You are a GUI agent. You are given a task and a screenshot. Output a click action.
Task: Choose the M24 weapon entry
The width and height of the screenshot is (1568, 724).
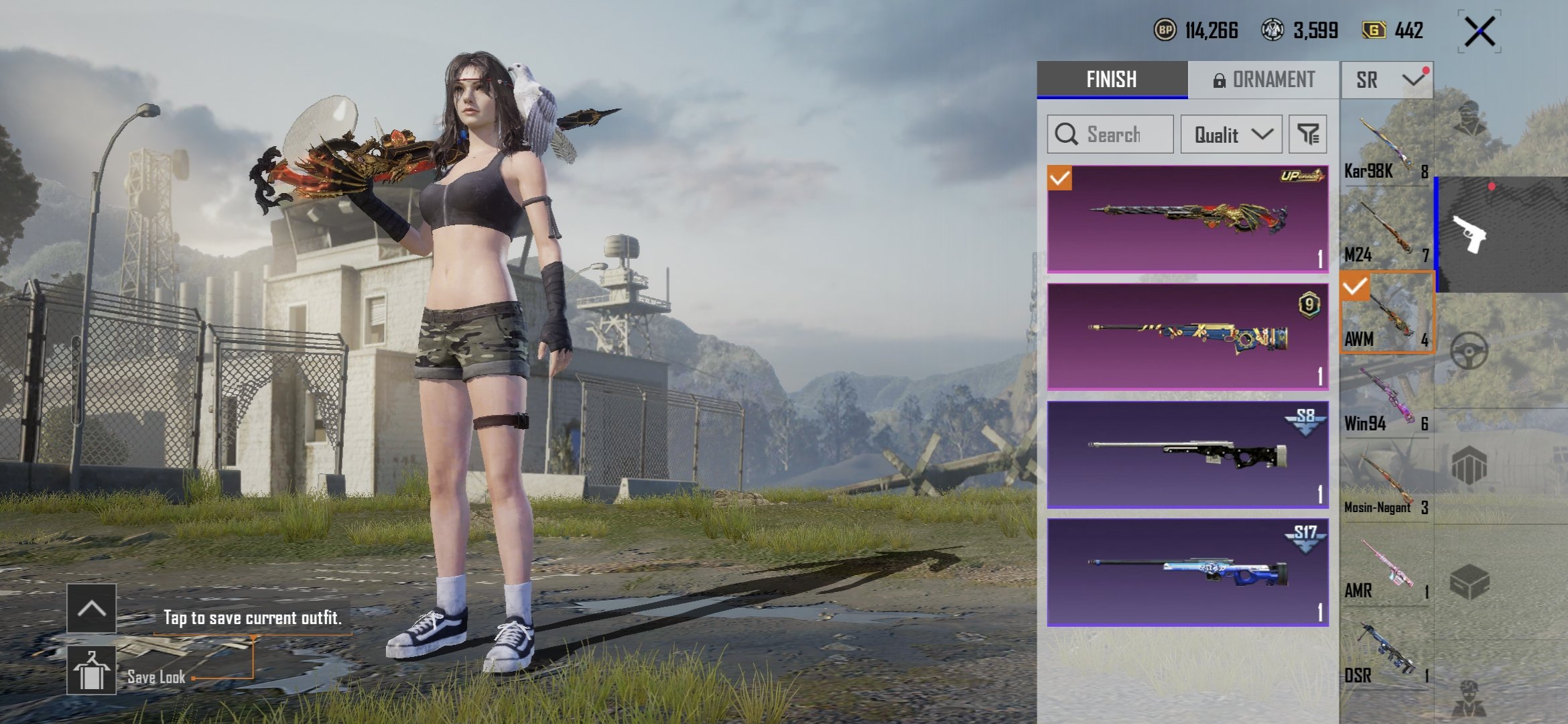[x=1386, y=233]
